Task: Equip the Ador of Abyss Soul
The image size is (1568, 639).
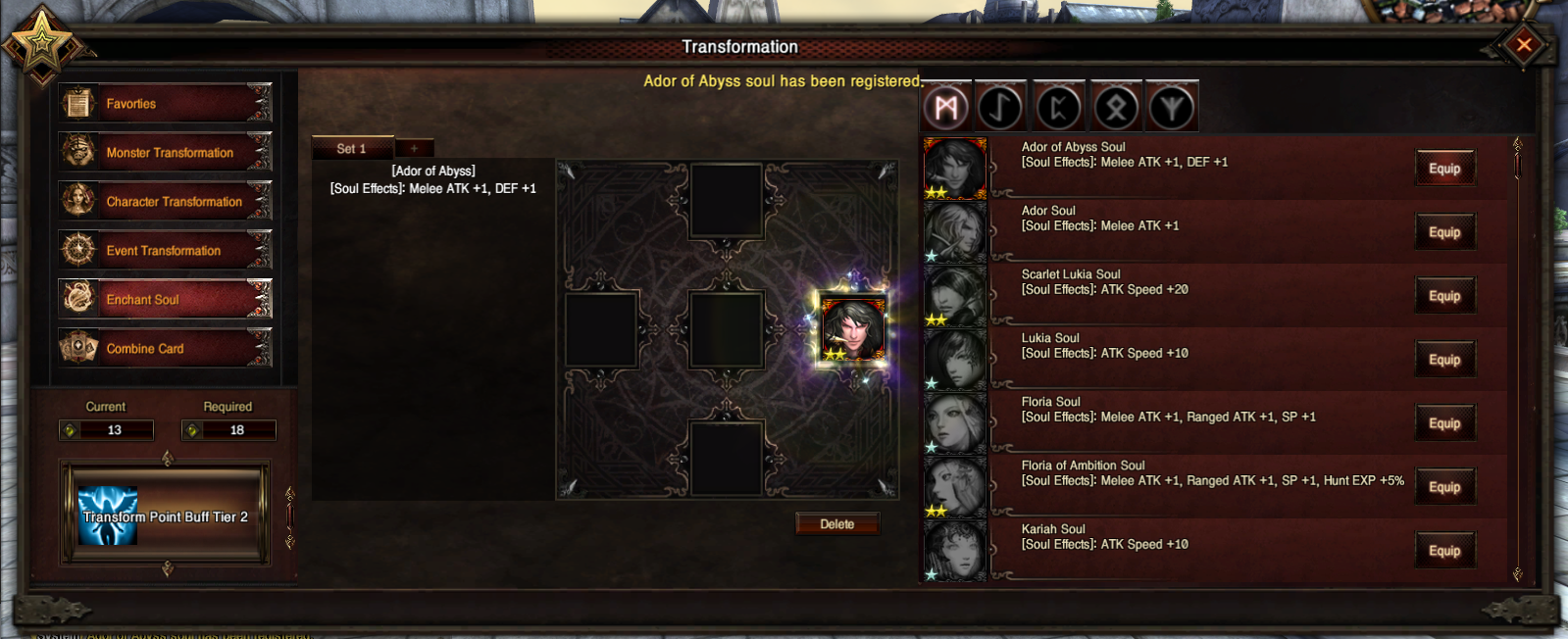Action: tap(1443, 169)
